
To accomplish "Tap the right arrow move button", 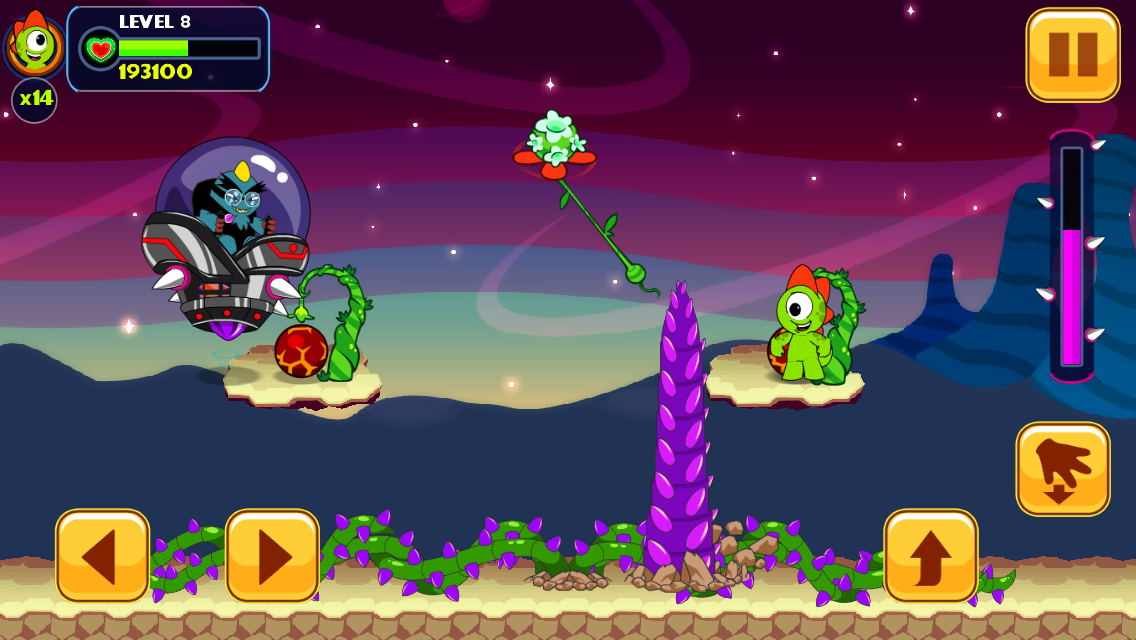I will (272, 556).
